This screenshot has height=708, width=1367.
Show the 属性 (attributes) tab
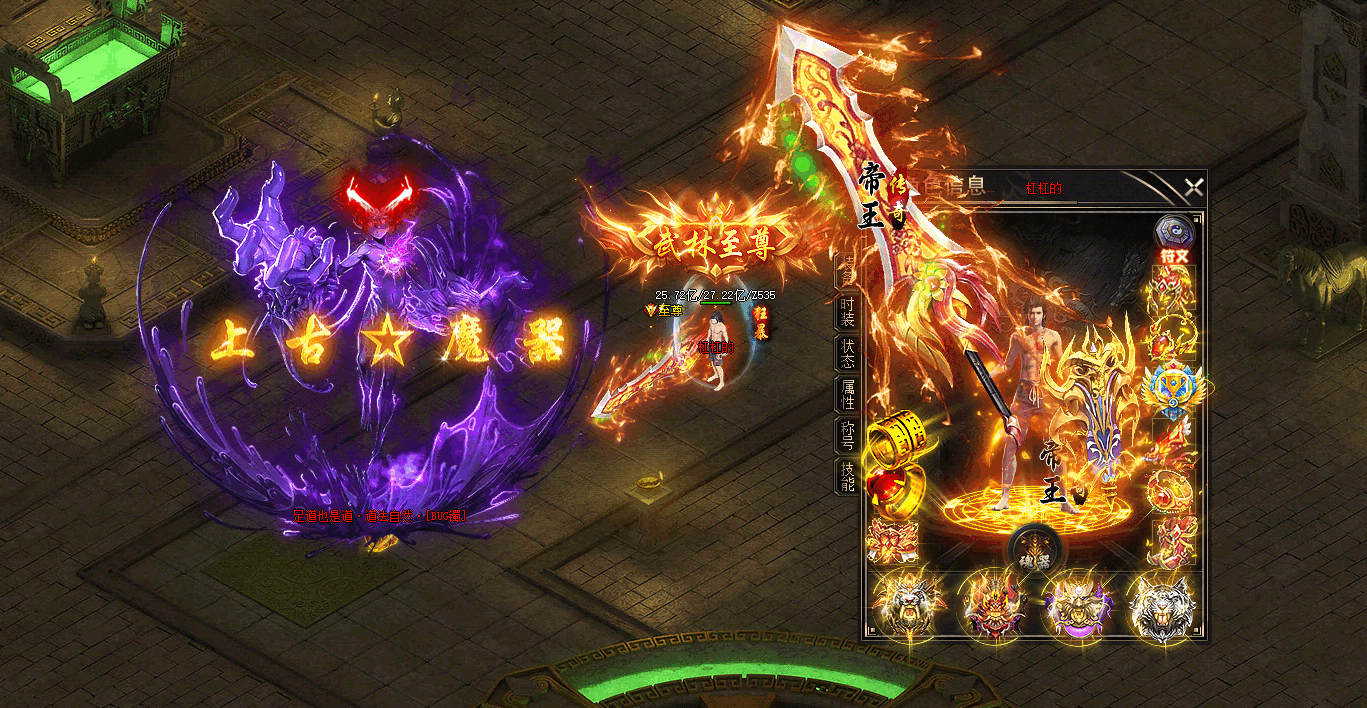click(x=847, y=395)
